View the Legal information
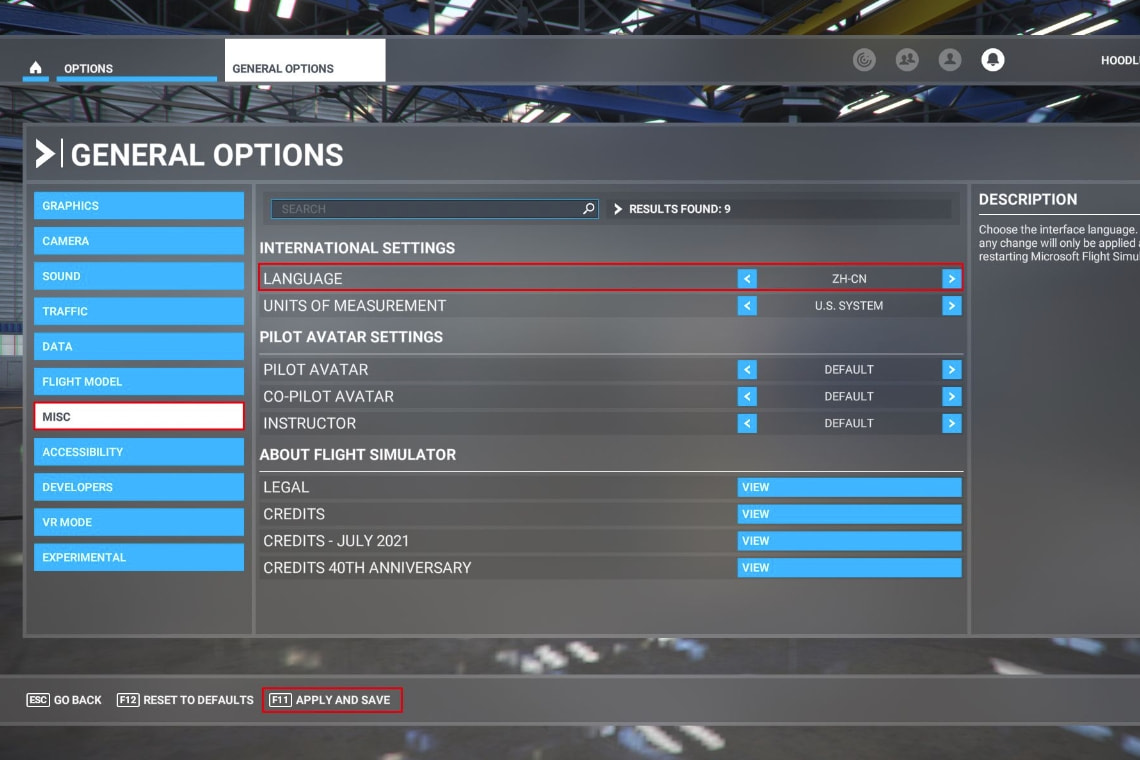Viewport: 1140px width, 760px height. coord(849,487)
